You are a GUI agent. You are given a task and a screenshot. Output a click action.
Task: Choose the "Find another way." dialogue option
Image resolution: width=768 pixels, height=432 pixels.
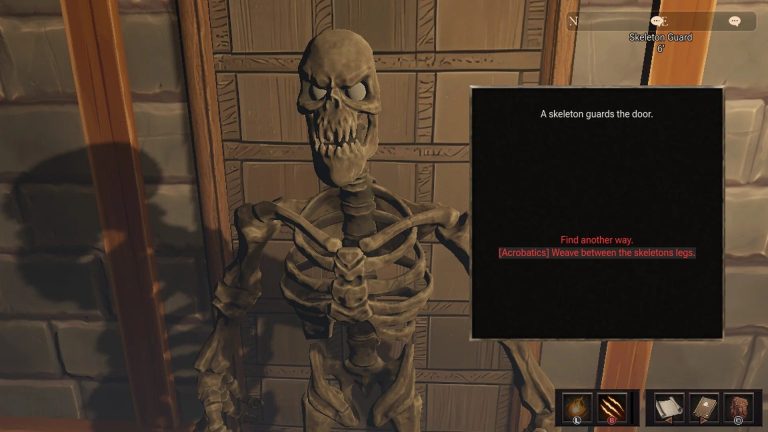click(x=596, y=240)
